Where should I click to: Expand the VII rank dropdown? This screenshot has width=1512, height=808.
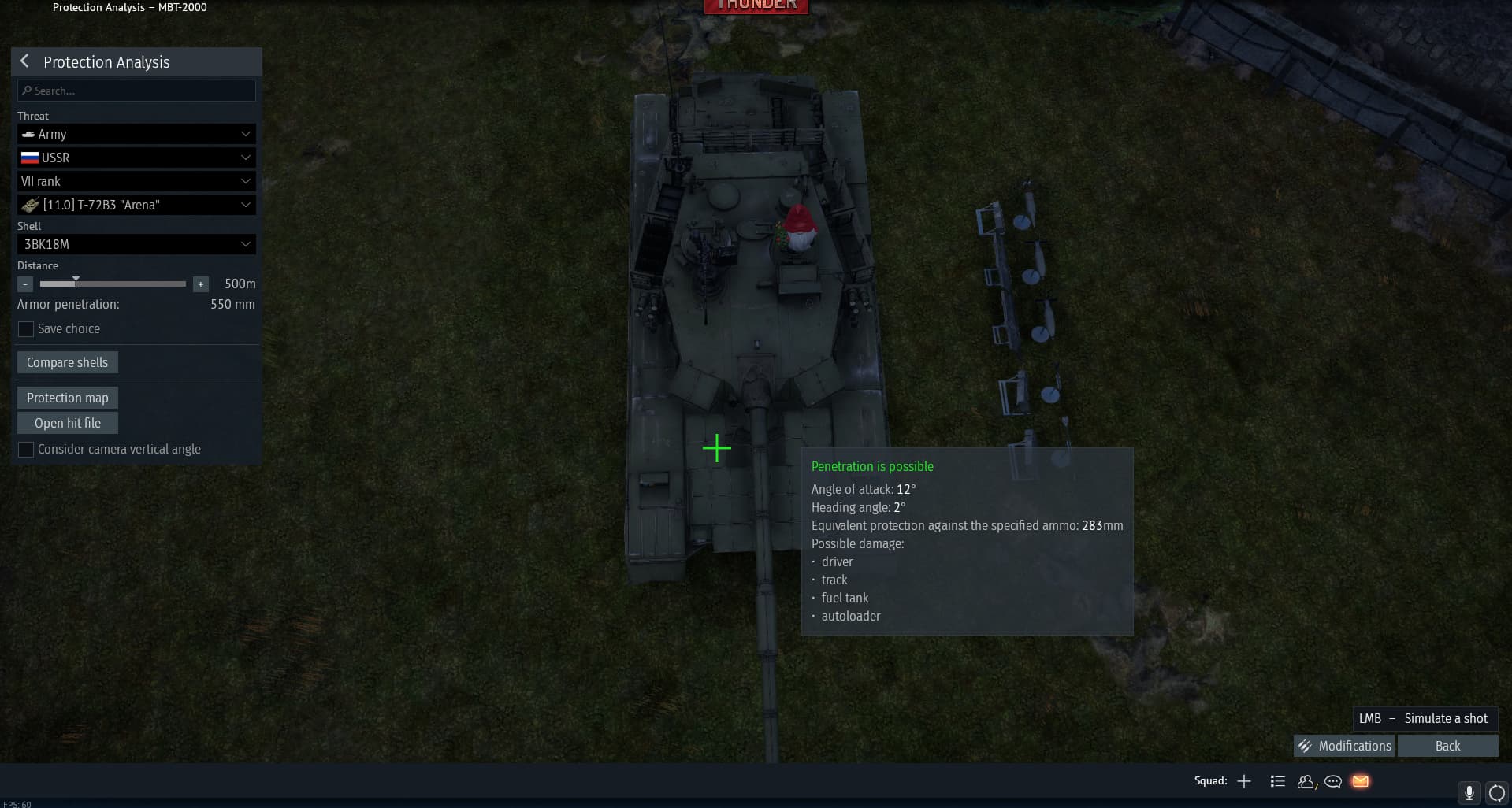click(x=136, y=181)
